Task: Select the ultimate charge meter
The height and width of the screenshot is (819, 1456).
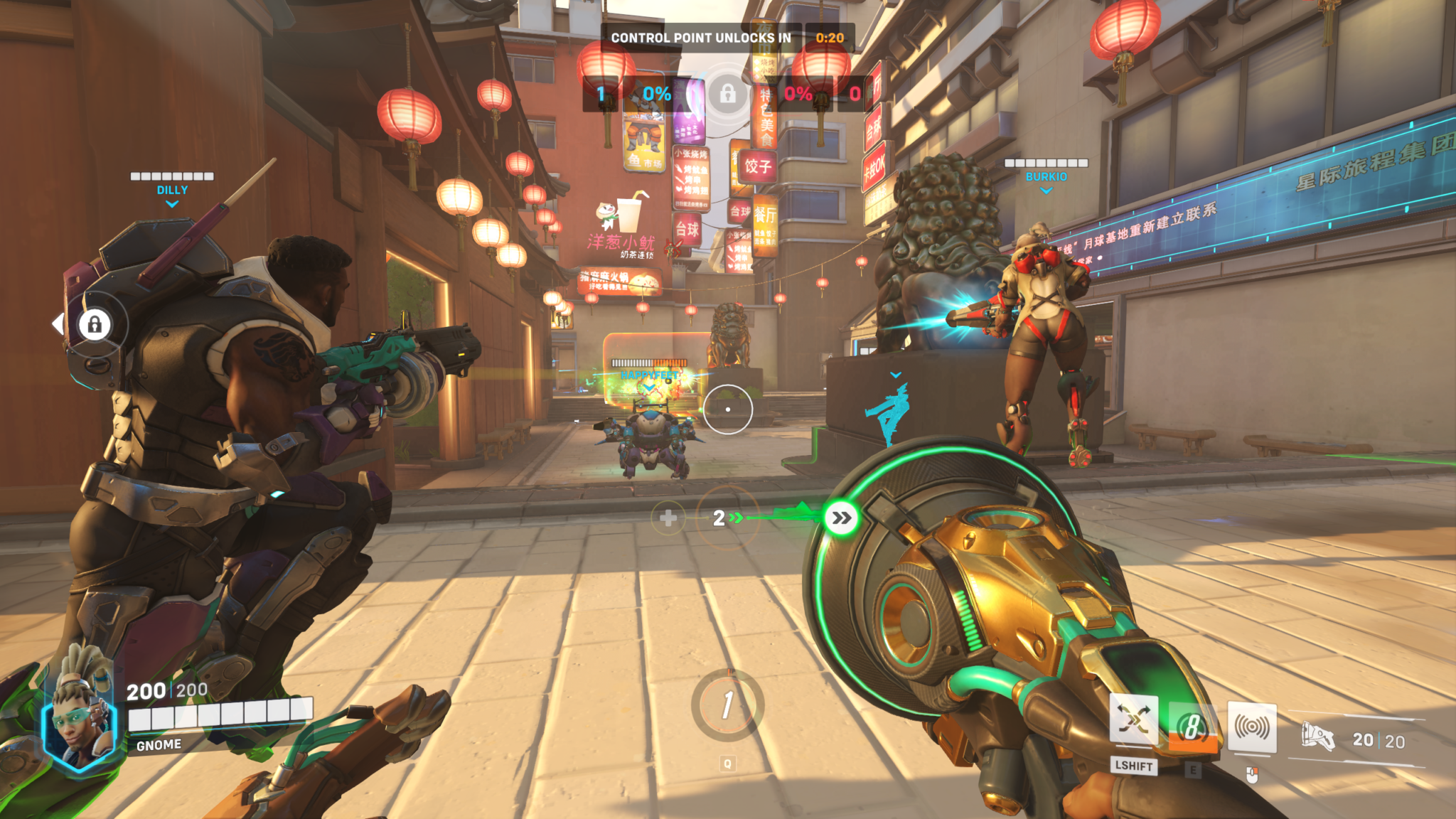Action: pyautogui.click(x=727, y=705)
